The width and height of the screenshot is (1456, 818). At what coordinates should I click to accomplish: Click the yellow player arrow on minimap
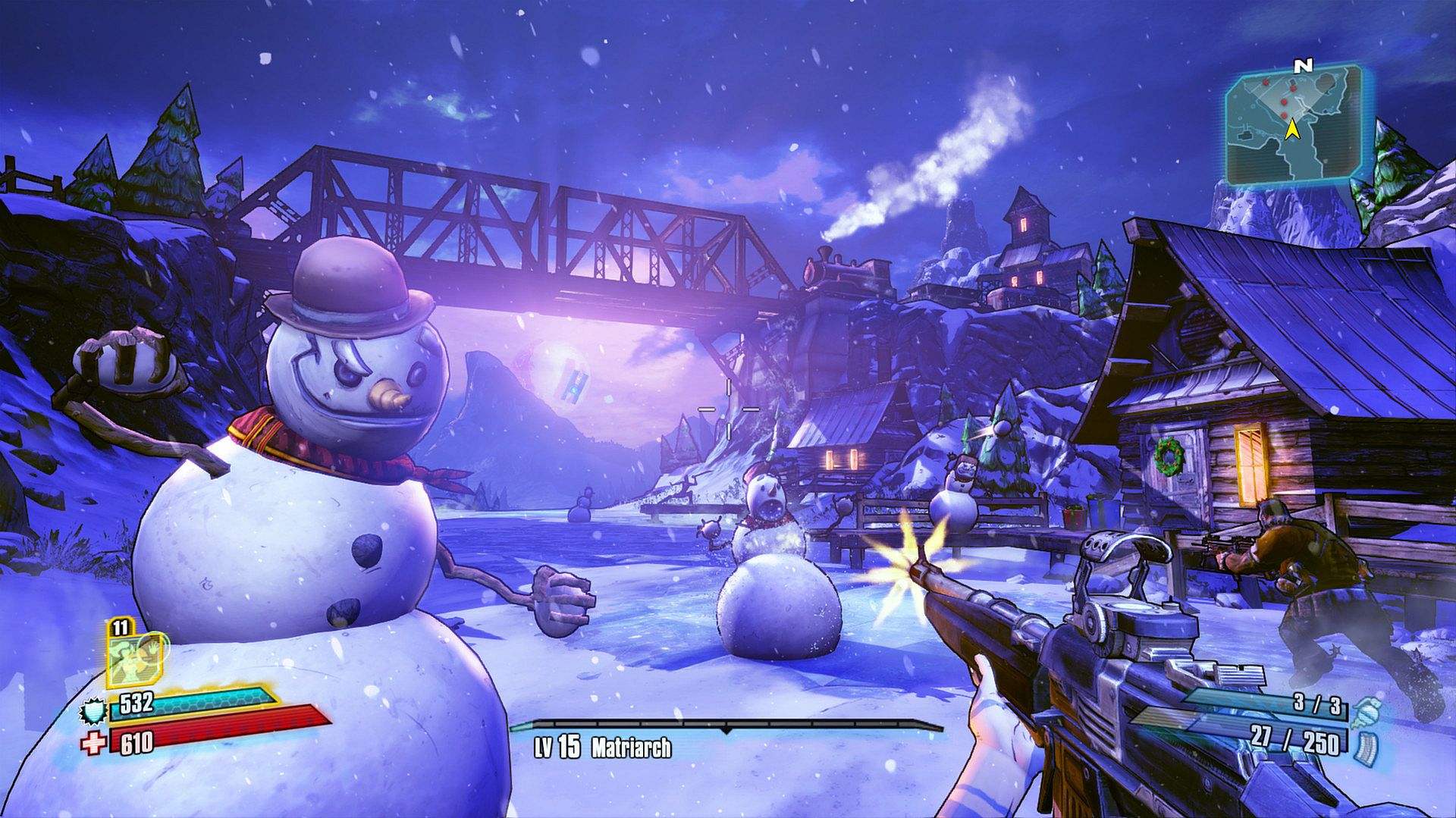coord(1292,131)
